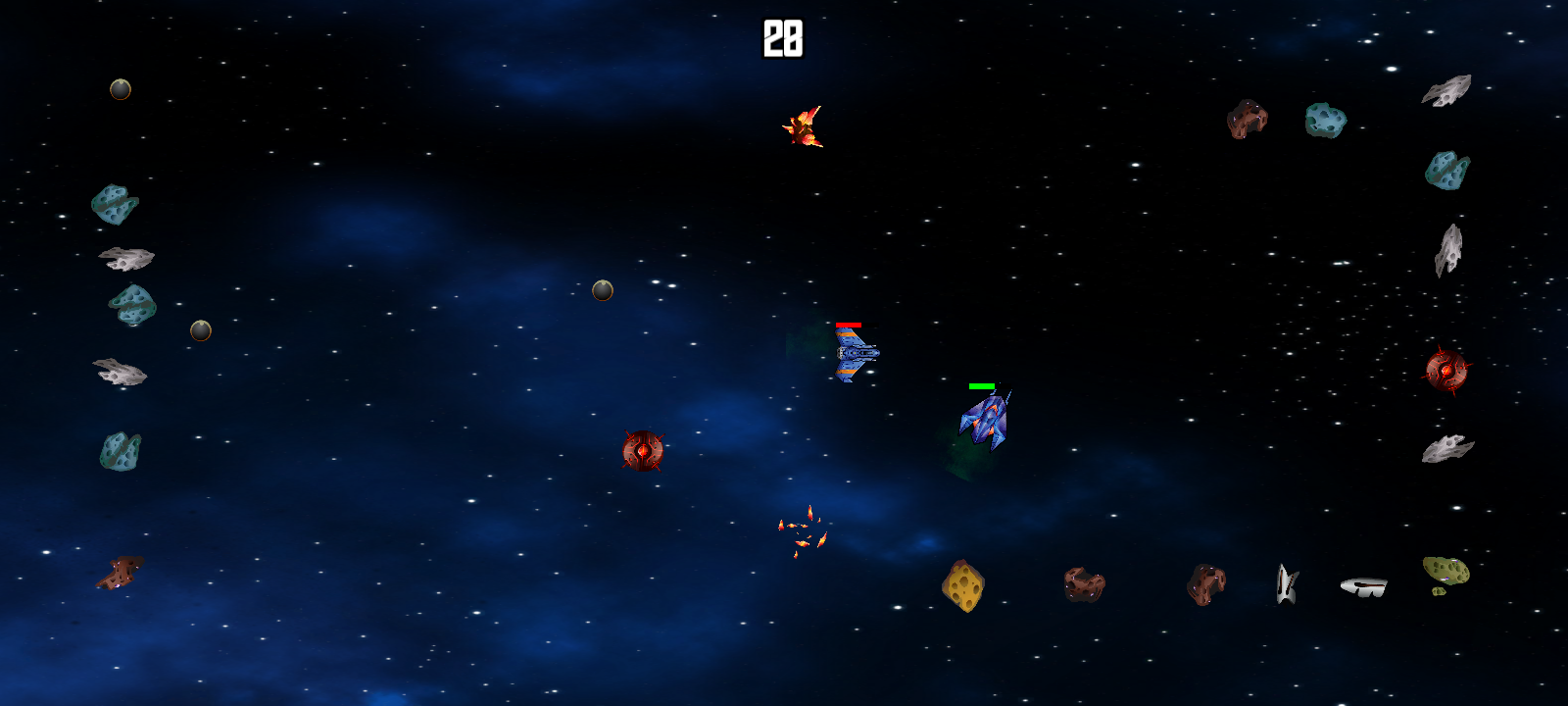Select the brown asteroid in the top-right cluster
1568x706 pixels.
tap(1247, 120)
